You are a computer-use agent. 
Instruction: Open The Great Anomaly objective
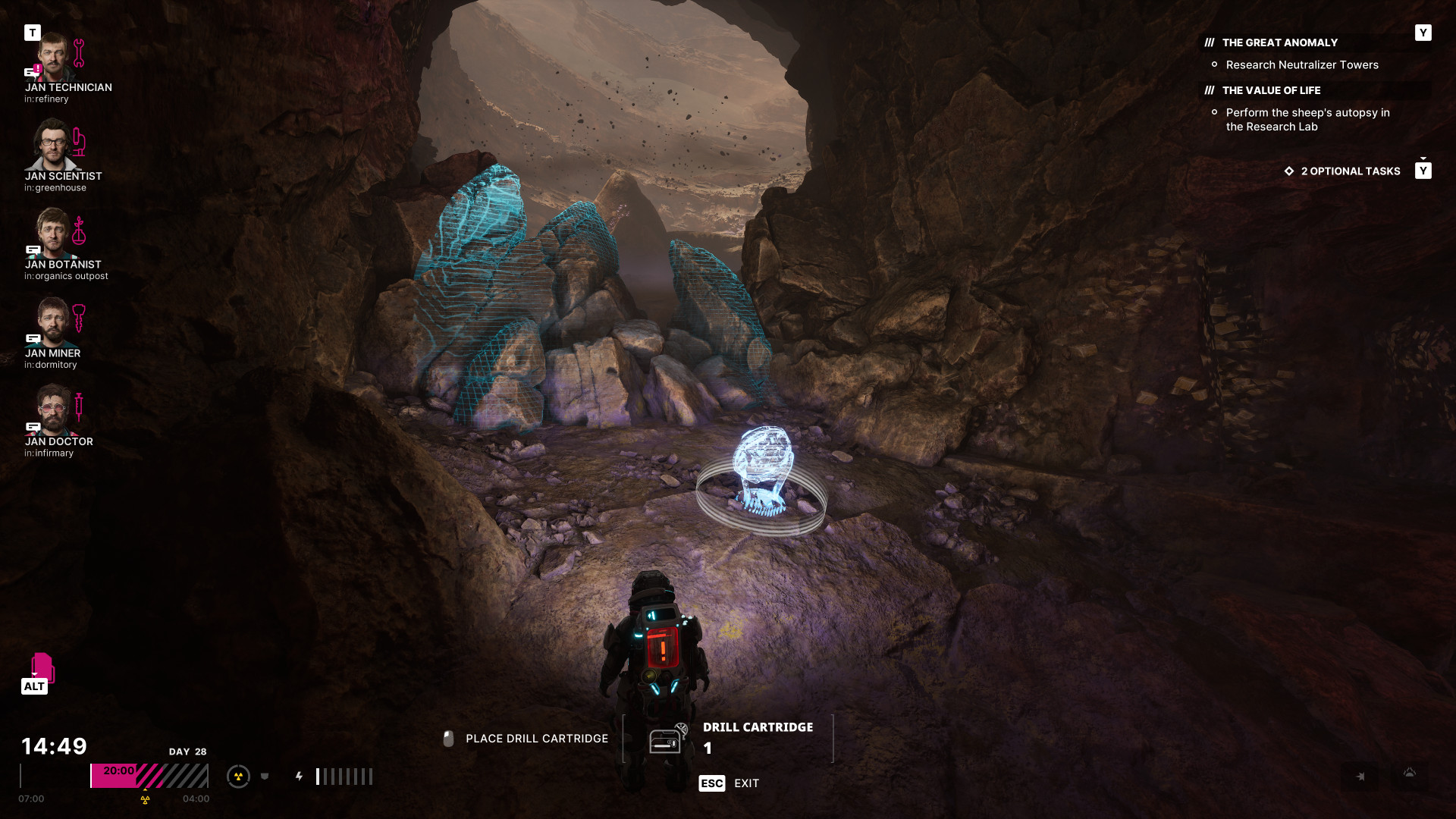(1279, 42)
